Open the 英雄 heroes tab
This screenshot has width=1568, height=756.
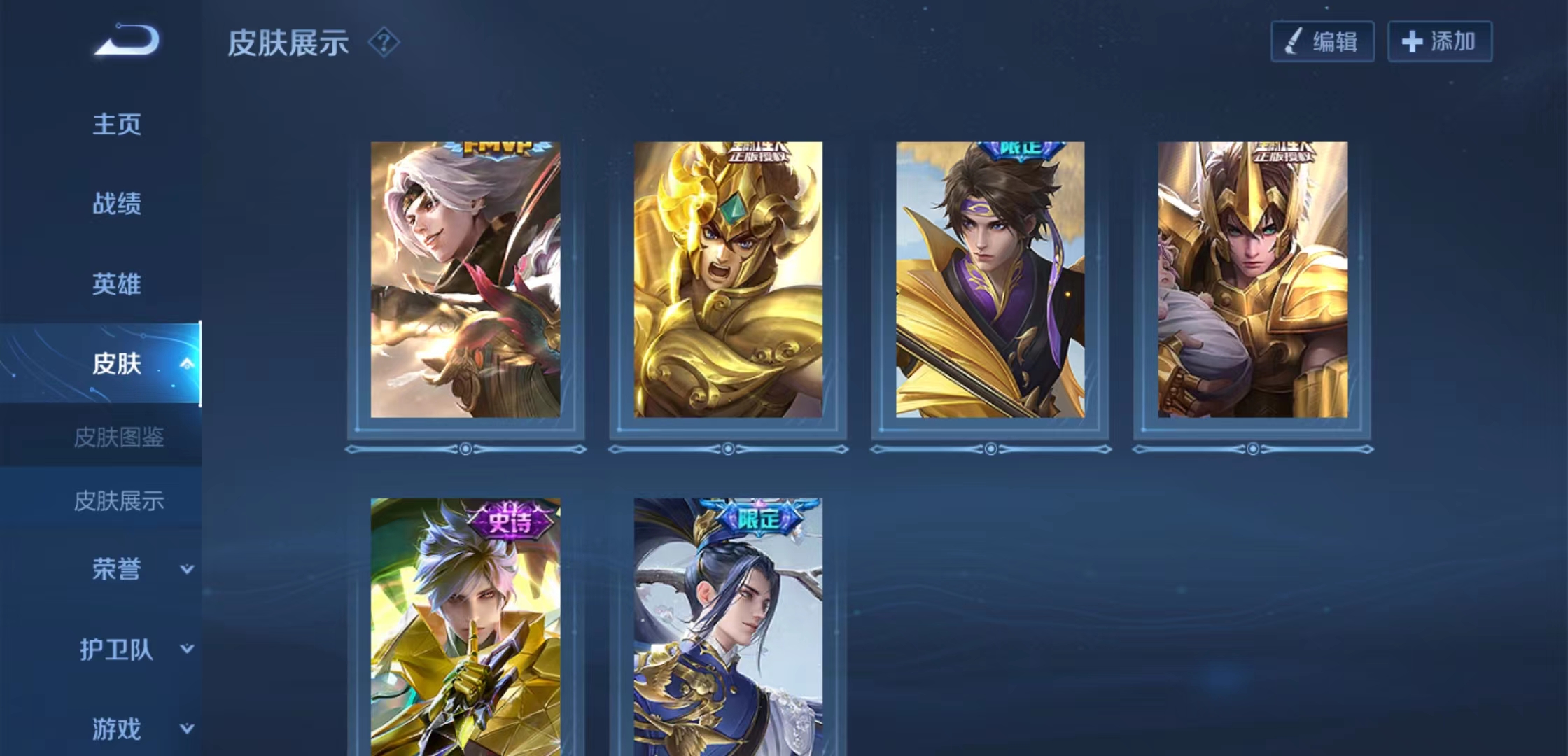(x=117, y=284)
